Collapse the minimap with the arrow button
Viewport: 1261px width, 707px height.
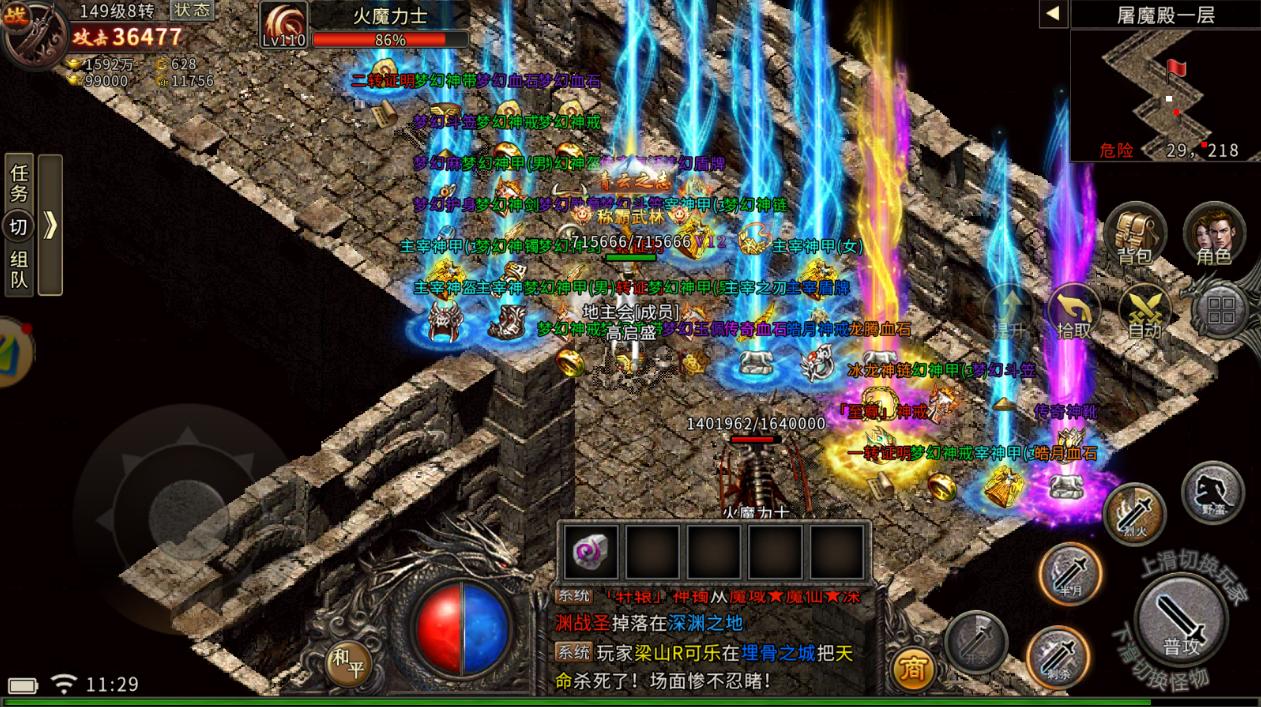1052,14
